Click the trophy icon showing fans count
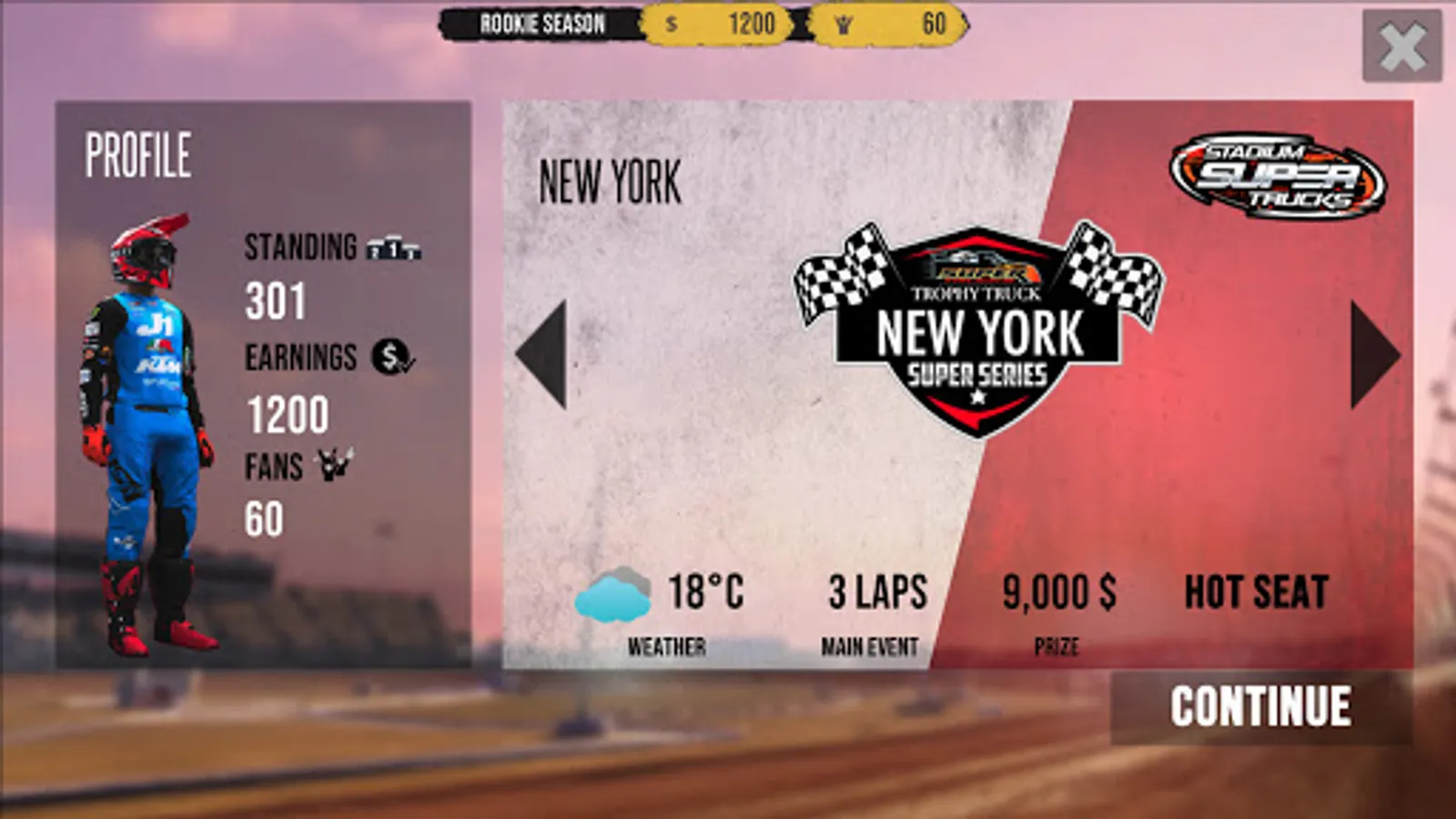Image resolution: width=1456 pixels, height=819 pixels. pos(842,25)
